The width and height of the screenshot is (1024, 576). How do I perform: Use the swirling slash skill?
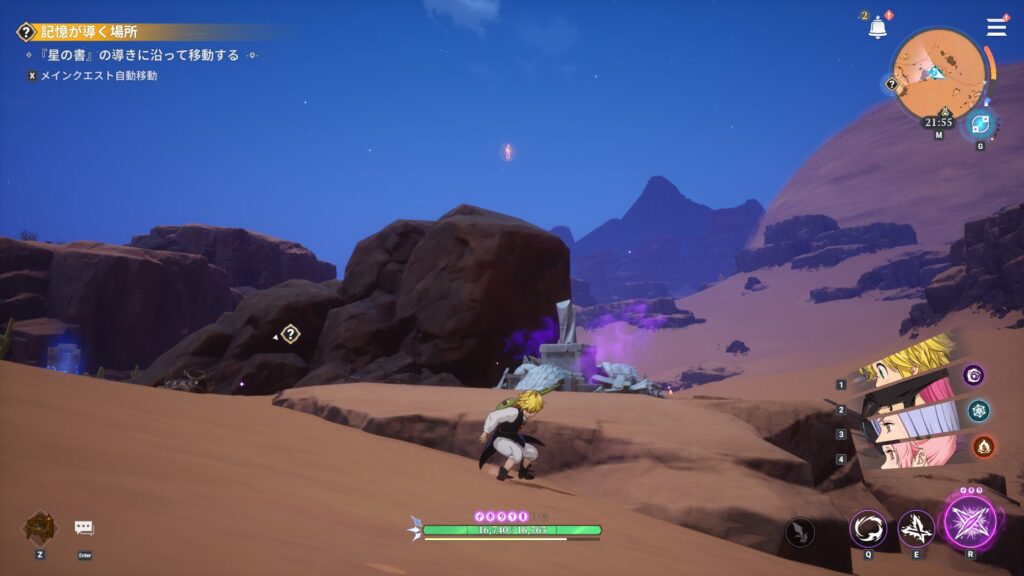pos(867,528)
